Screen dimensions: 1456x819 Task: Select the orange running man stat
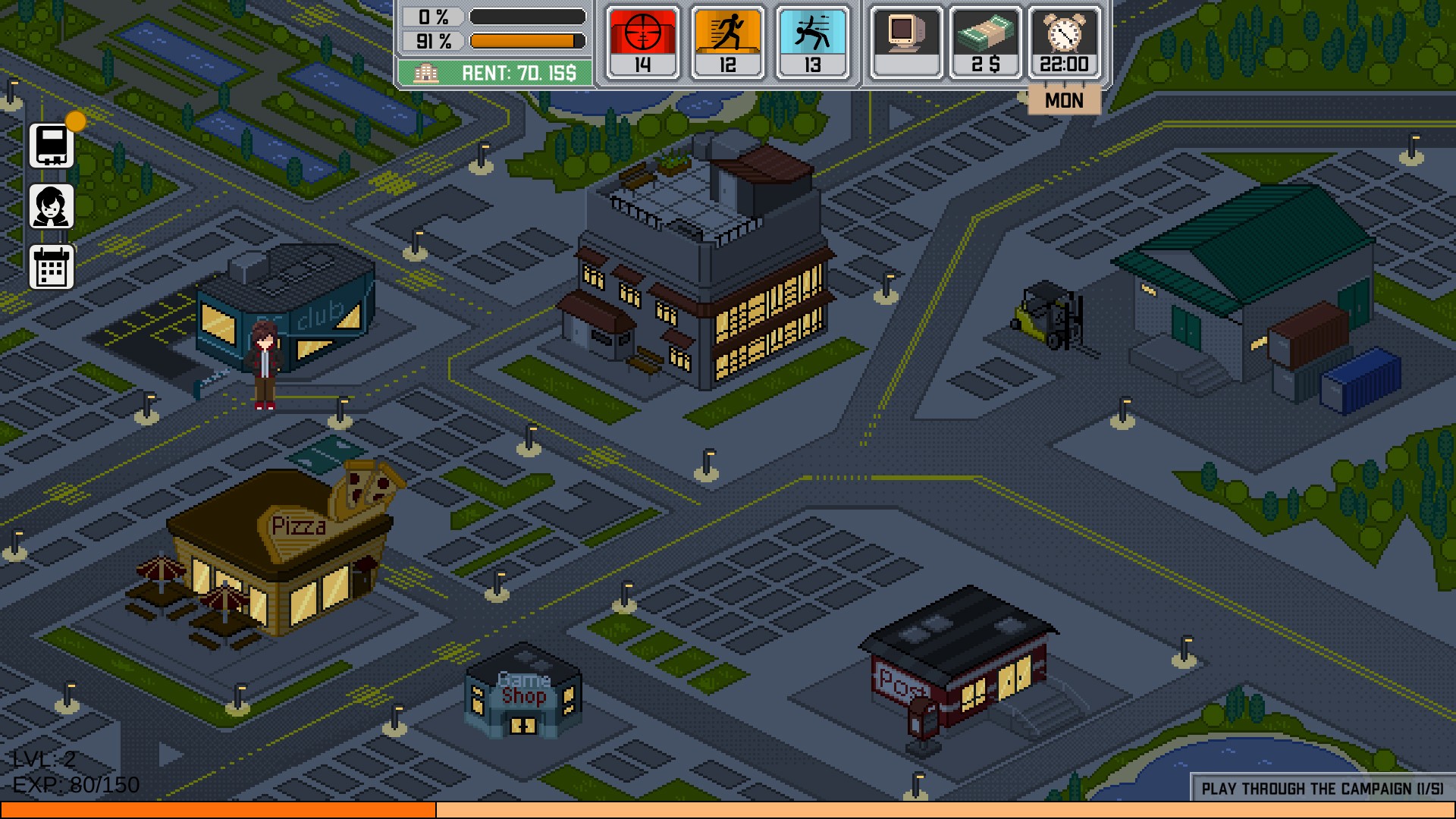click(727, 42)
